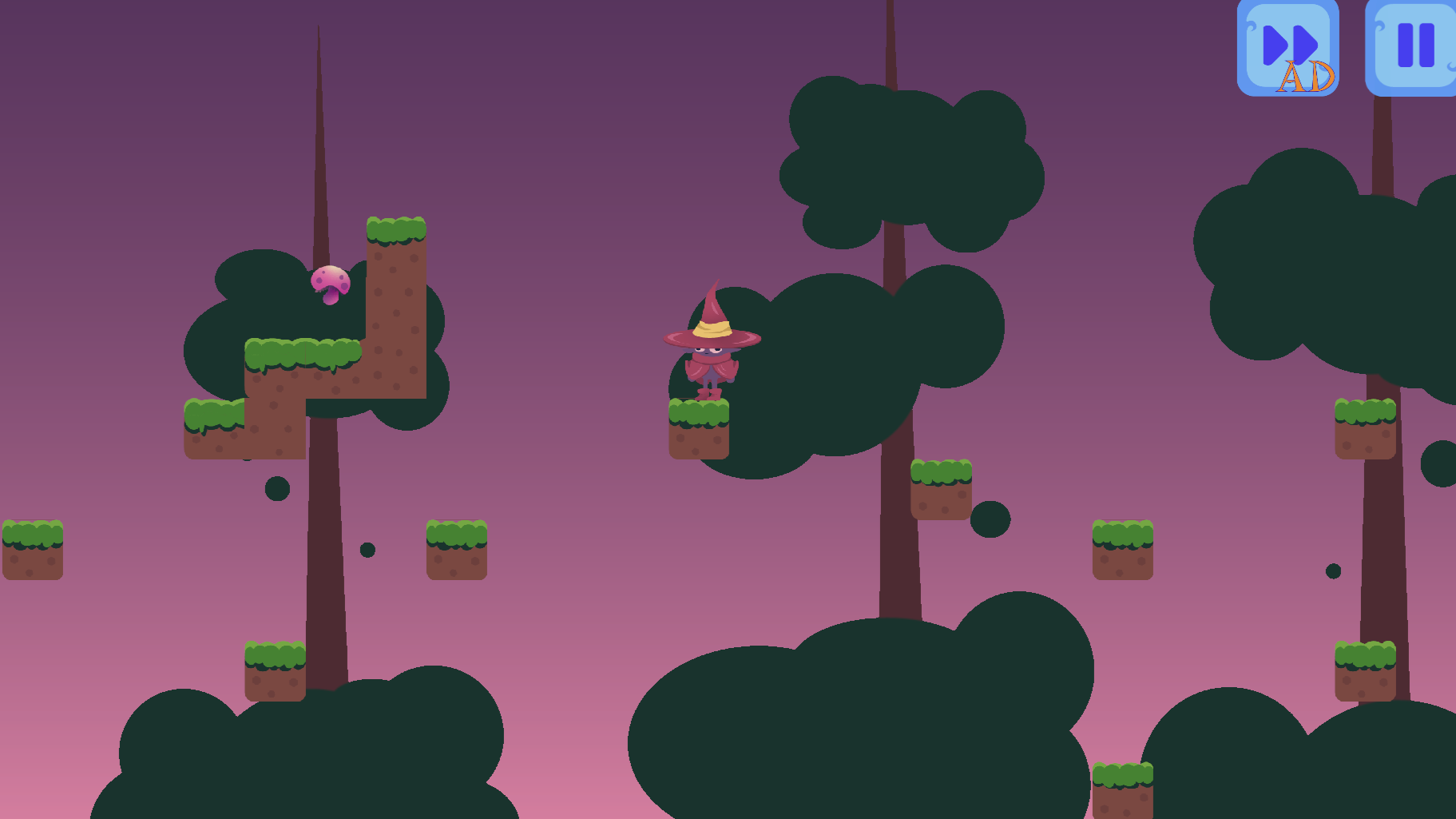This screenshot has height=819, width=1456.
Task: Toggle the game pause state
Action: (x=1410, y=47)
